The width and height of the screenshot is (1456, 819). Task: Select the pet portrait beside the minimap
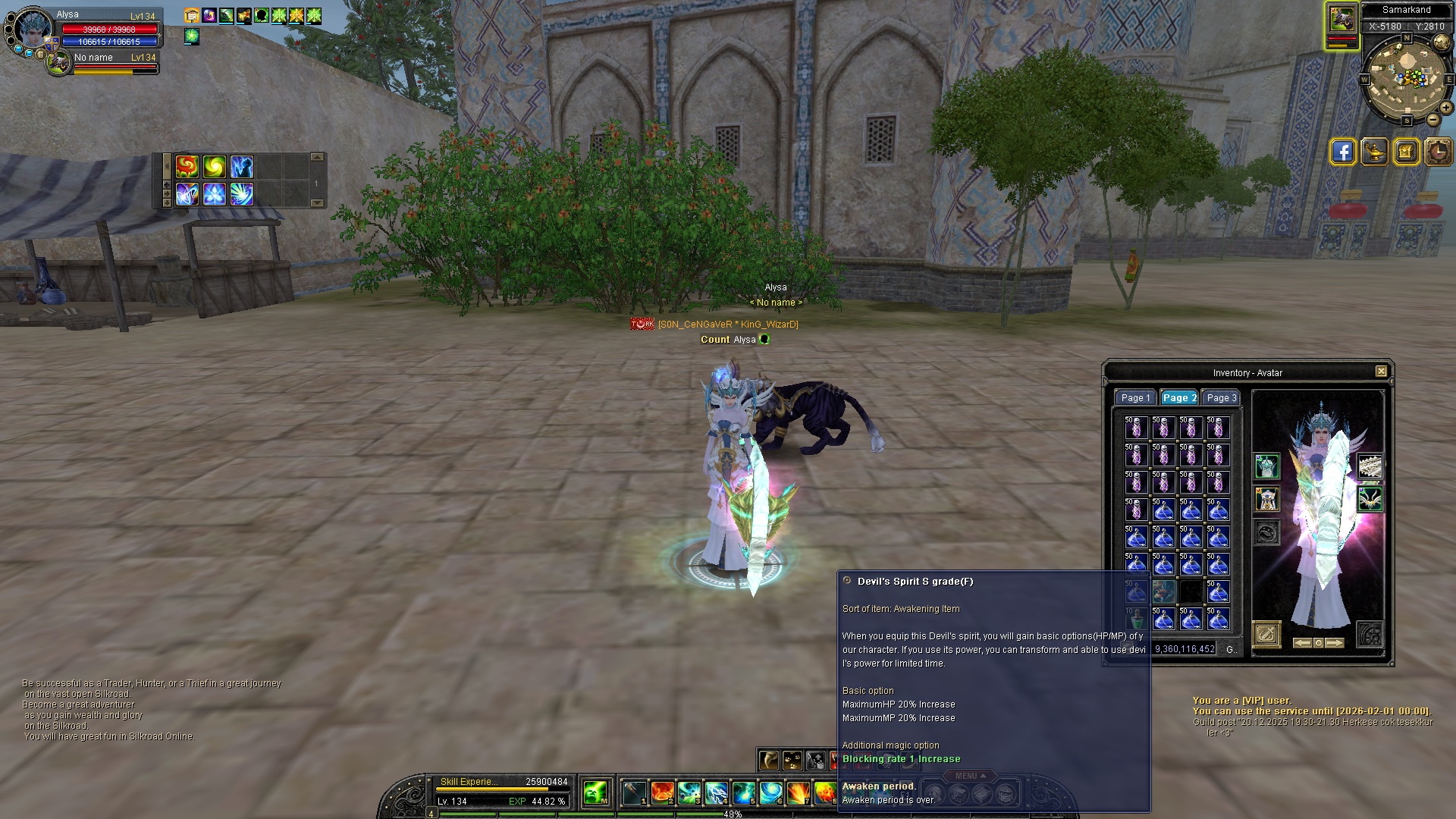[1341, 19]
